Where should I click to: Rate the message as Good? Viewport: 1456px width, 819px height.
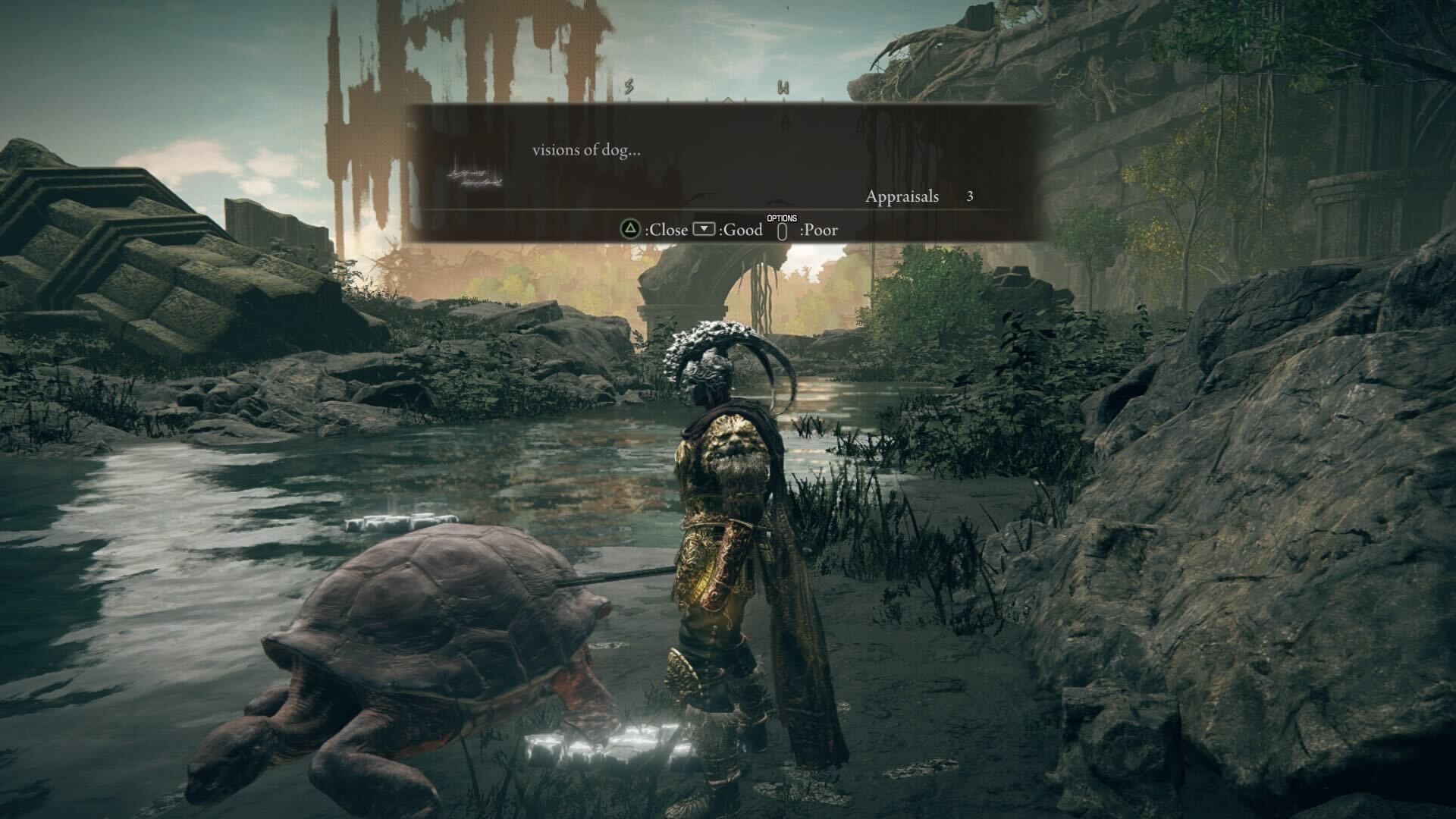point(728,229)
